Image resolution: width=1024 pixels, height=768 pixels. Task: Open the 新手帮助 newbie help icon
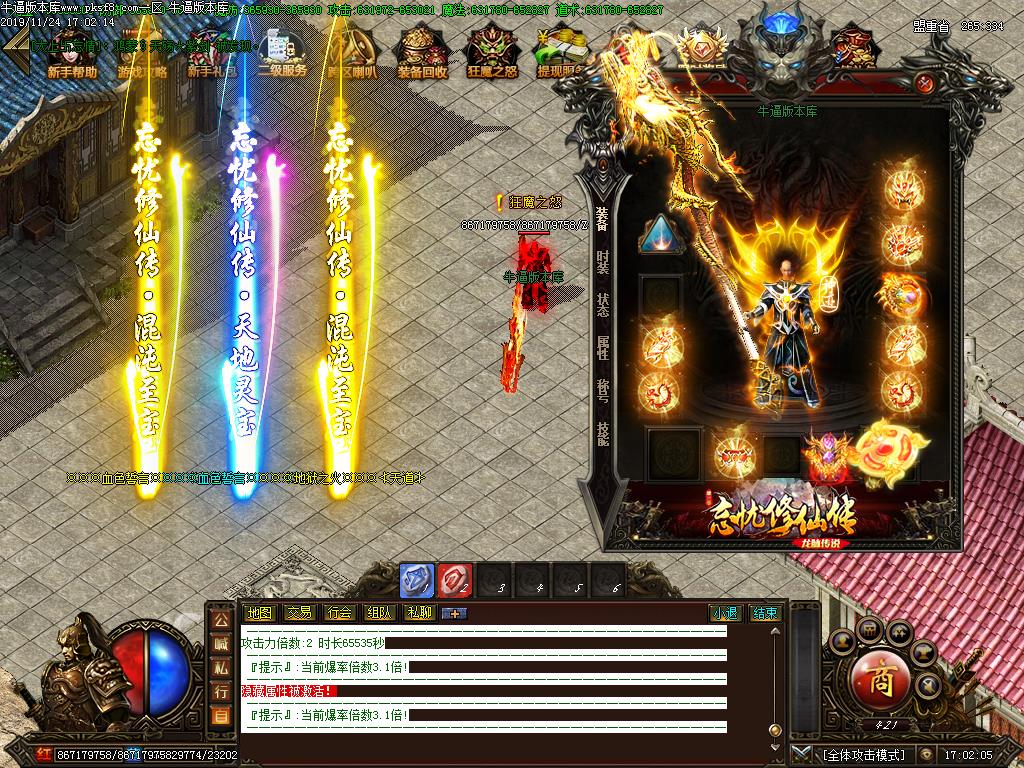pos(72,53)
